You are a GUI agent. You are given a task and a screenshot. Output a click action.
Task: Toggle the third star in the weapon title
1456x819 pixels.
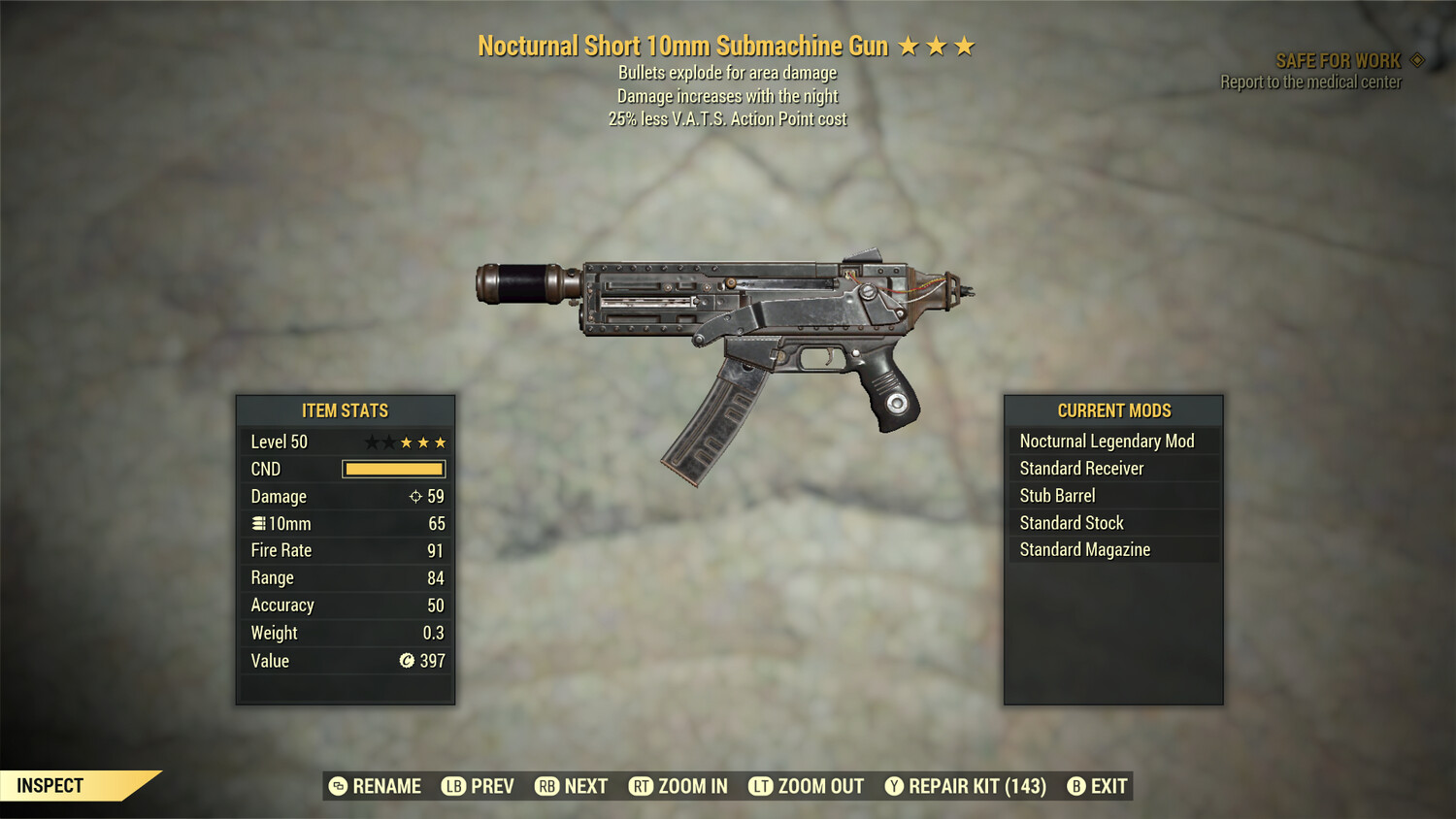(x=965, y=44)
